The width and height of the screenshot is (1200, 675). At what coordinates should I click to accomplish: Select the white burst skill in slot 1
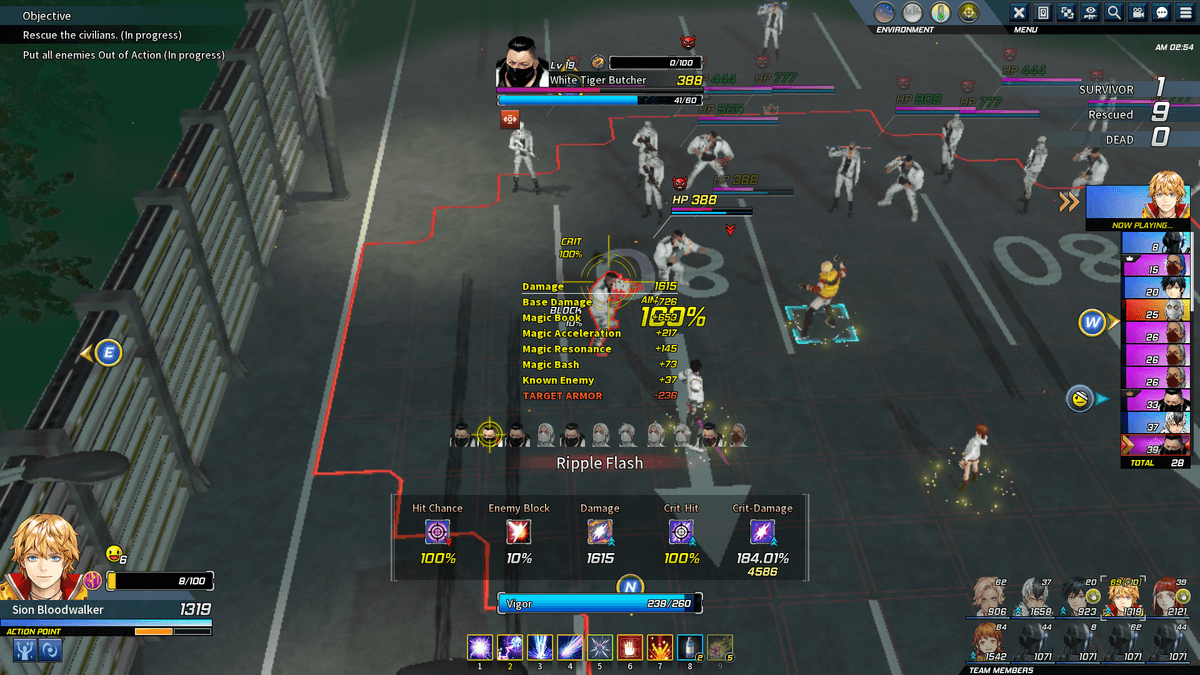tap(480, 647)
